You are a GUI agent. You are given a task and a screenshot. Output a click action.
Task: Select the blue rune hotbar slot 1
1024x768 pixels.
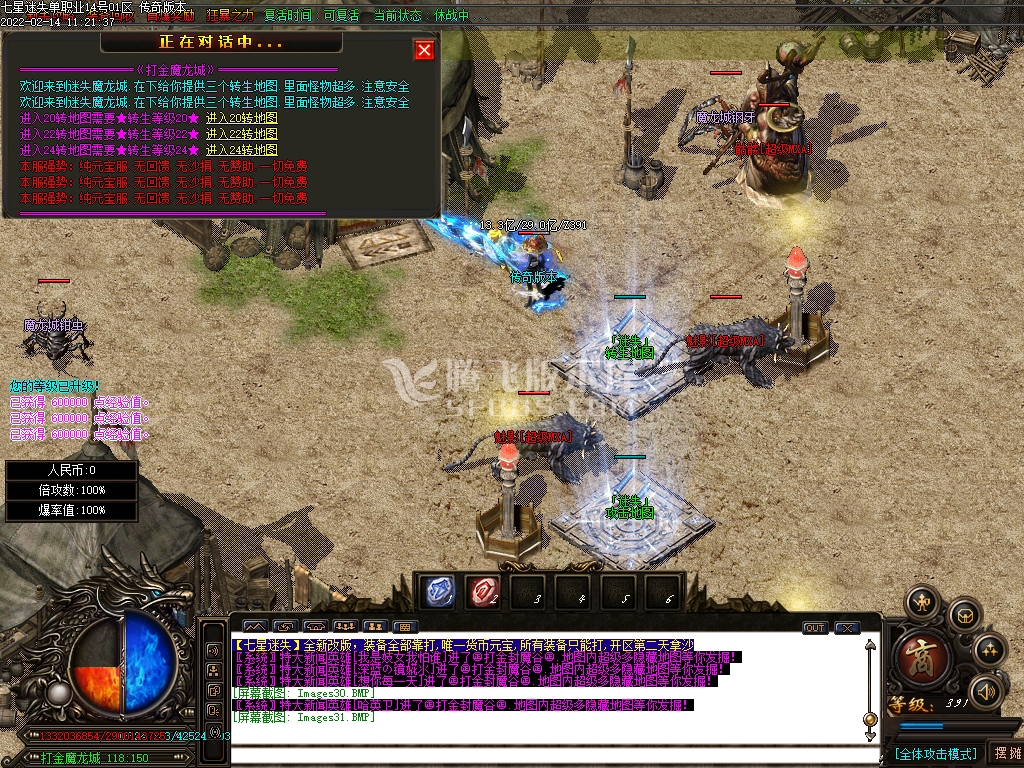pyautogui.click(x=437, y=591)
